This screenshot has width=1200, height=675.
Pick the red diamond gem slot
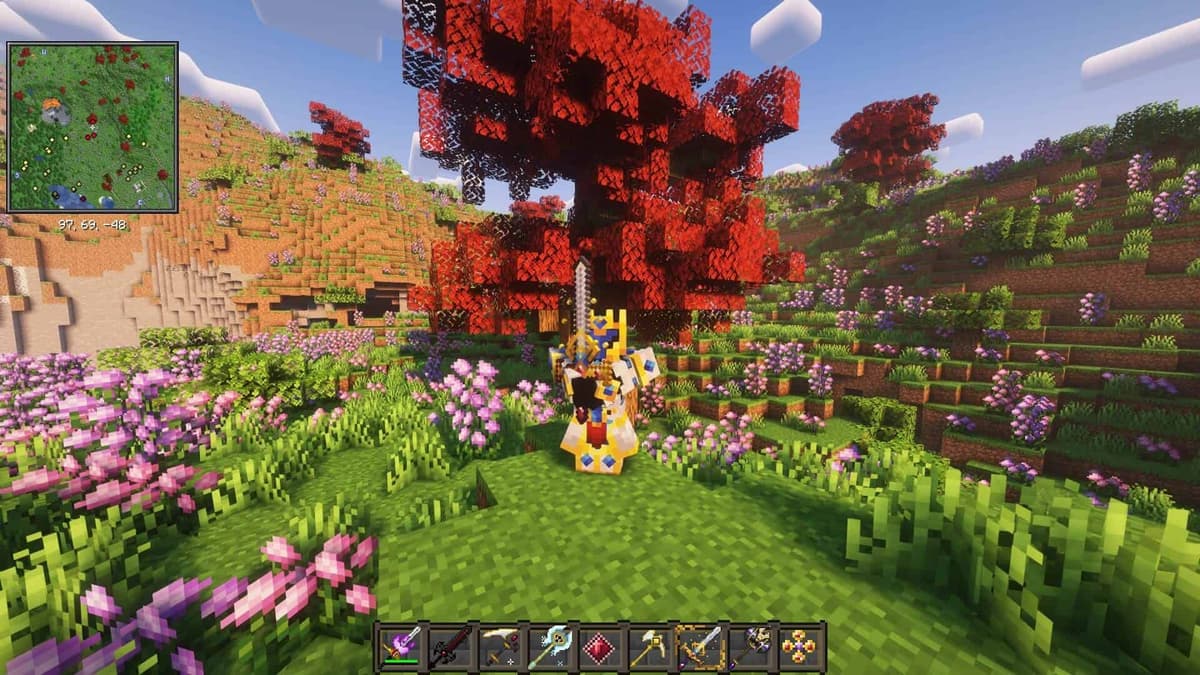pyautogui.click(x=600, y=647)
